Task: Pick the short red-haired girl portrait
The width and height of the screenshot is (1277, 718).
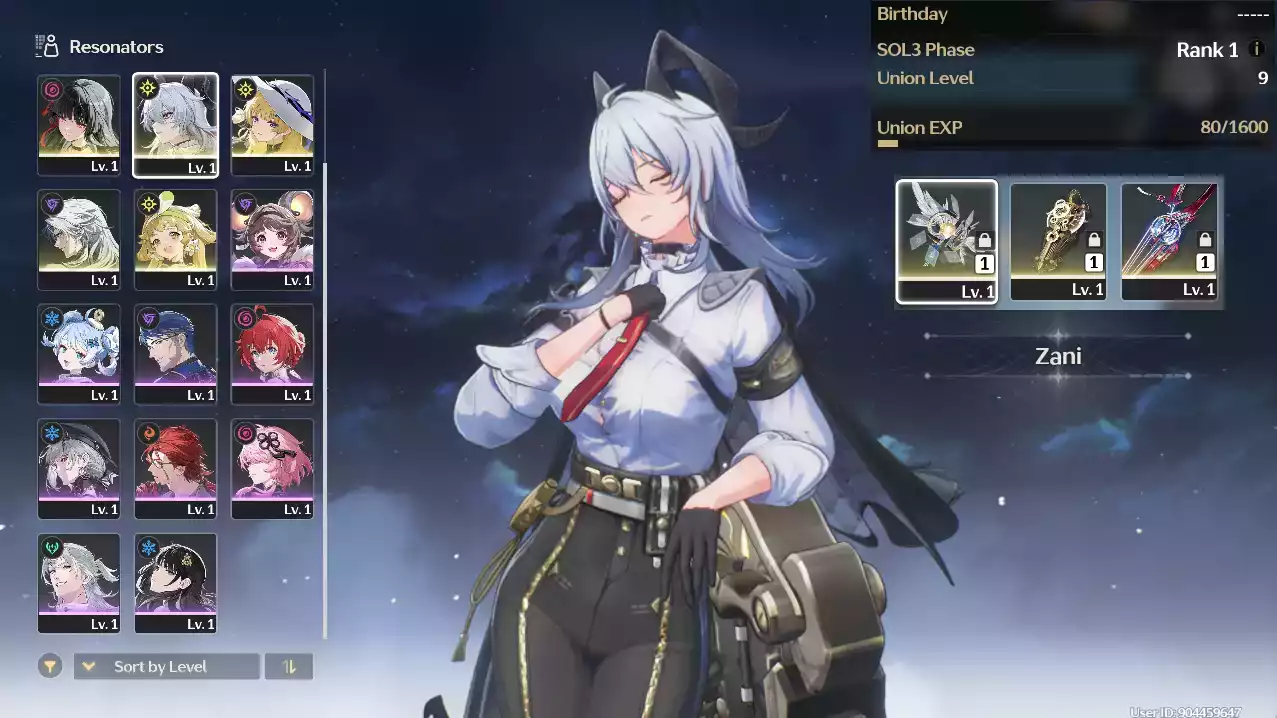Action: tap(272, 353)
